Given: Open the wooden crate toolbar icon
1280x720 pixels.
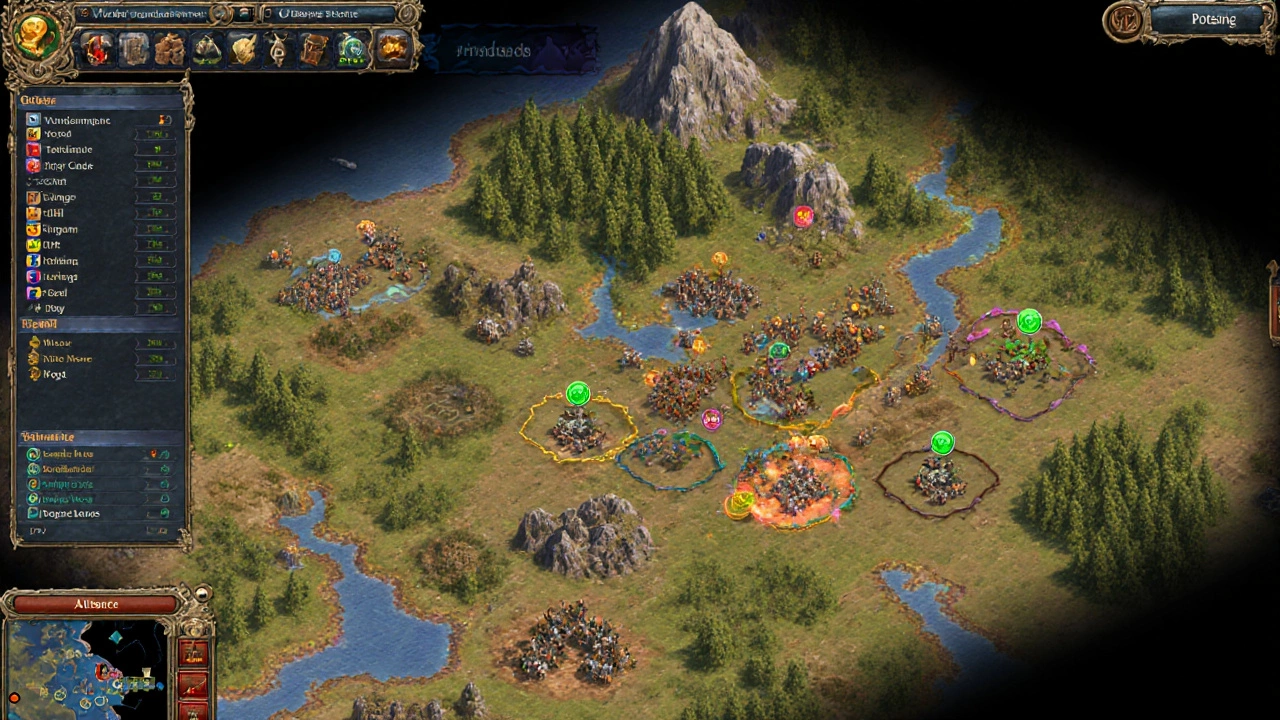Looking at the screenshot, I should click(x=315, y=49).
